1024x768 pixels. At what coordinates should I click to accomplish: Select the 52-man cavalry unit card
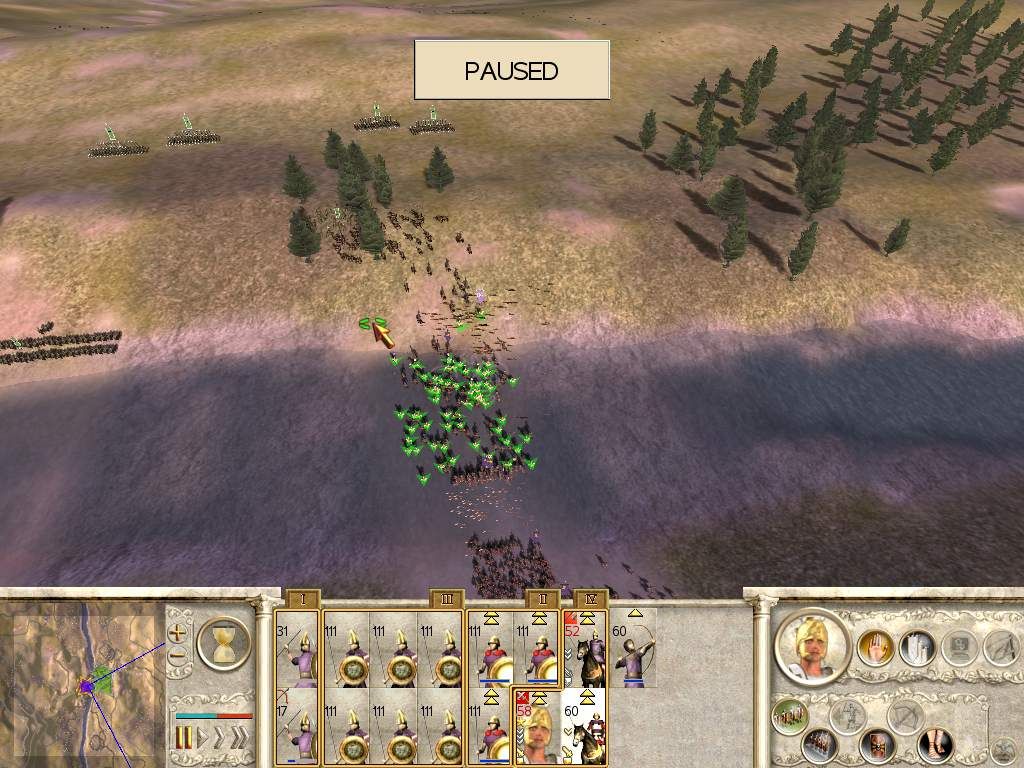(585, 649)
